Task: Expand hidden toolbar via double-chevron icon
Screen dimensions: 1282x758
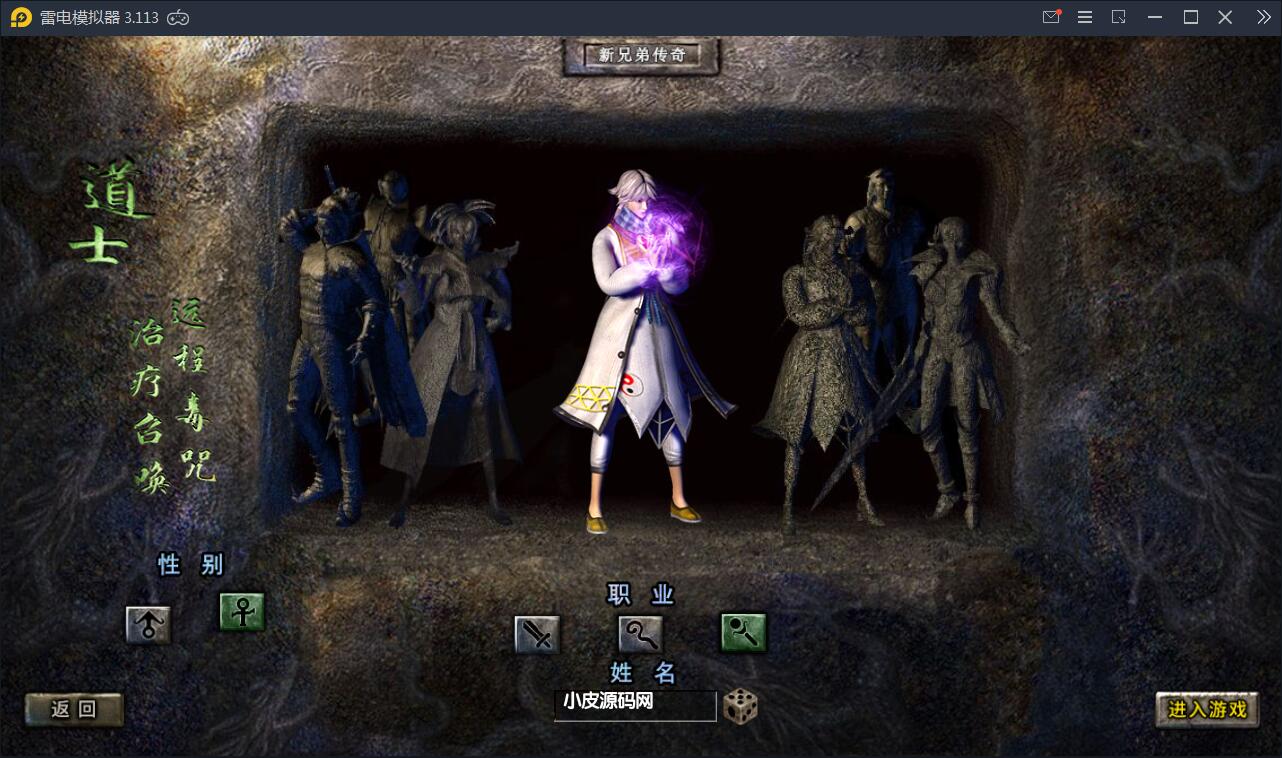Action: pos(1262,16)
